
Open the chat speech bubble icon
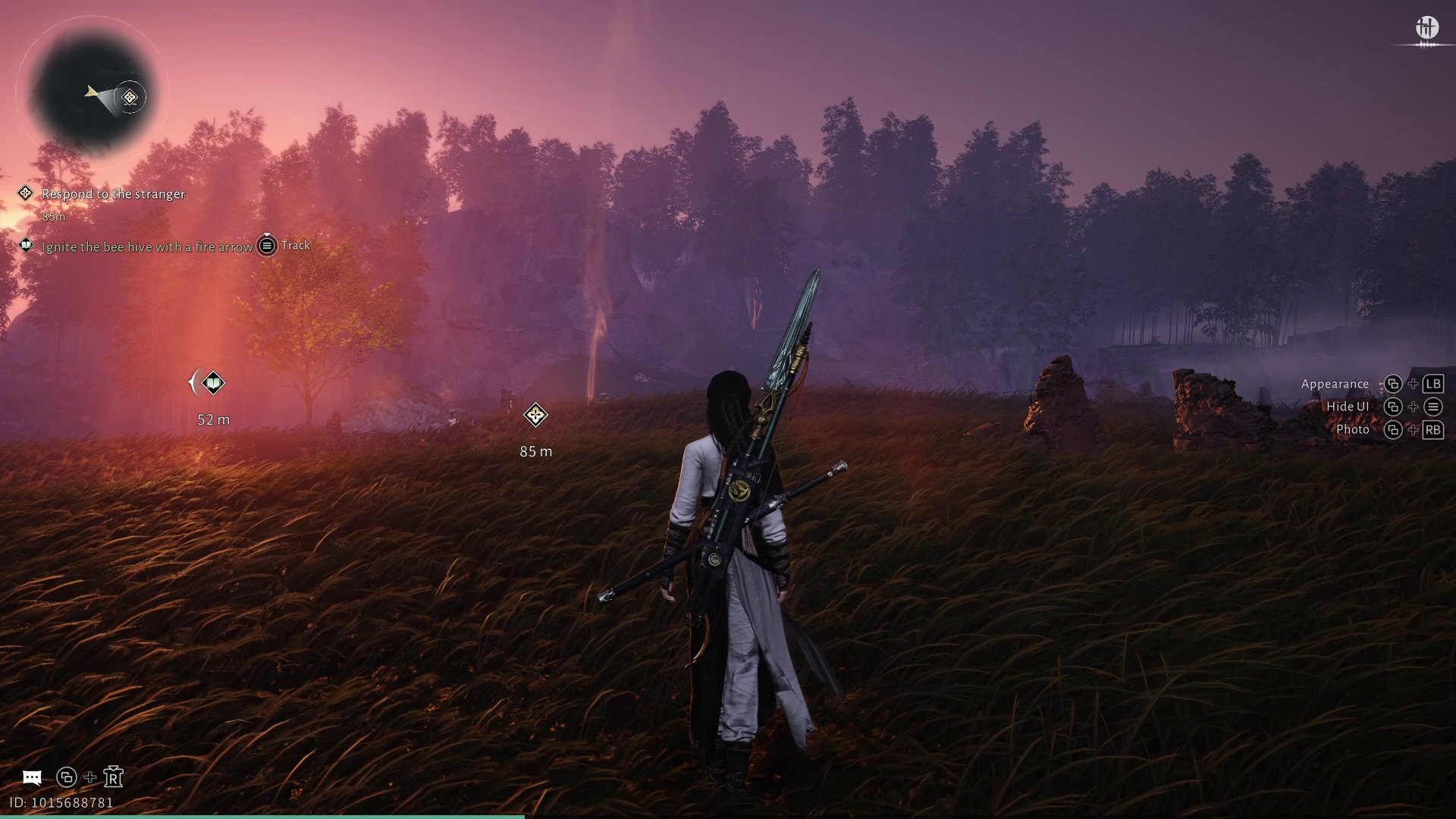click(x=32, y=777)
